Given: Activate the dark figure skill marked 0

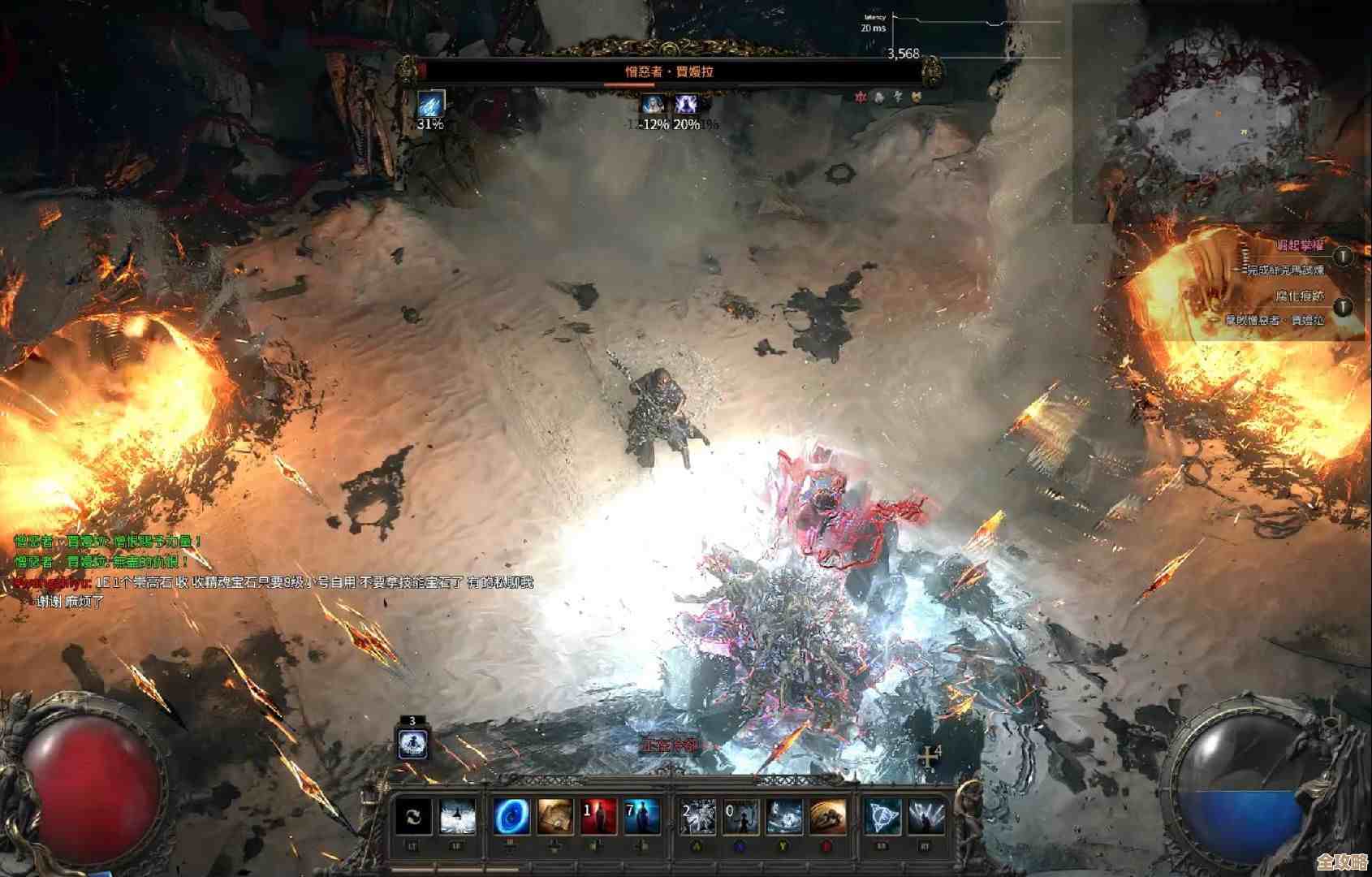Looking at the screenshot, I should click(741, 818).
